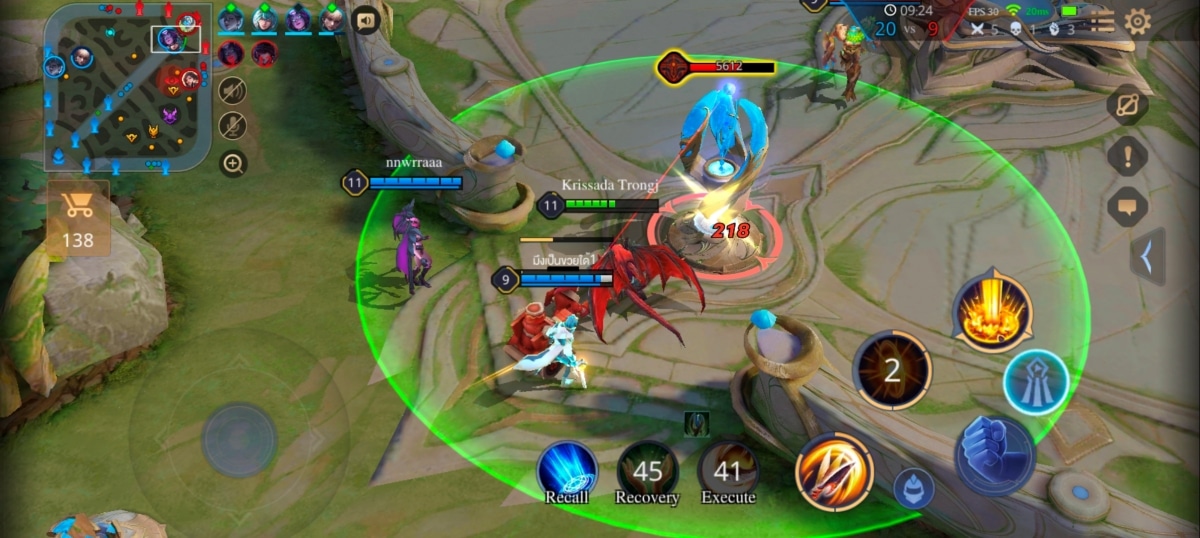Collapse the right-side panel arrow
1200x538 pixels.
(1147, 258)
